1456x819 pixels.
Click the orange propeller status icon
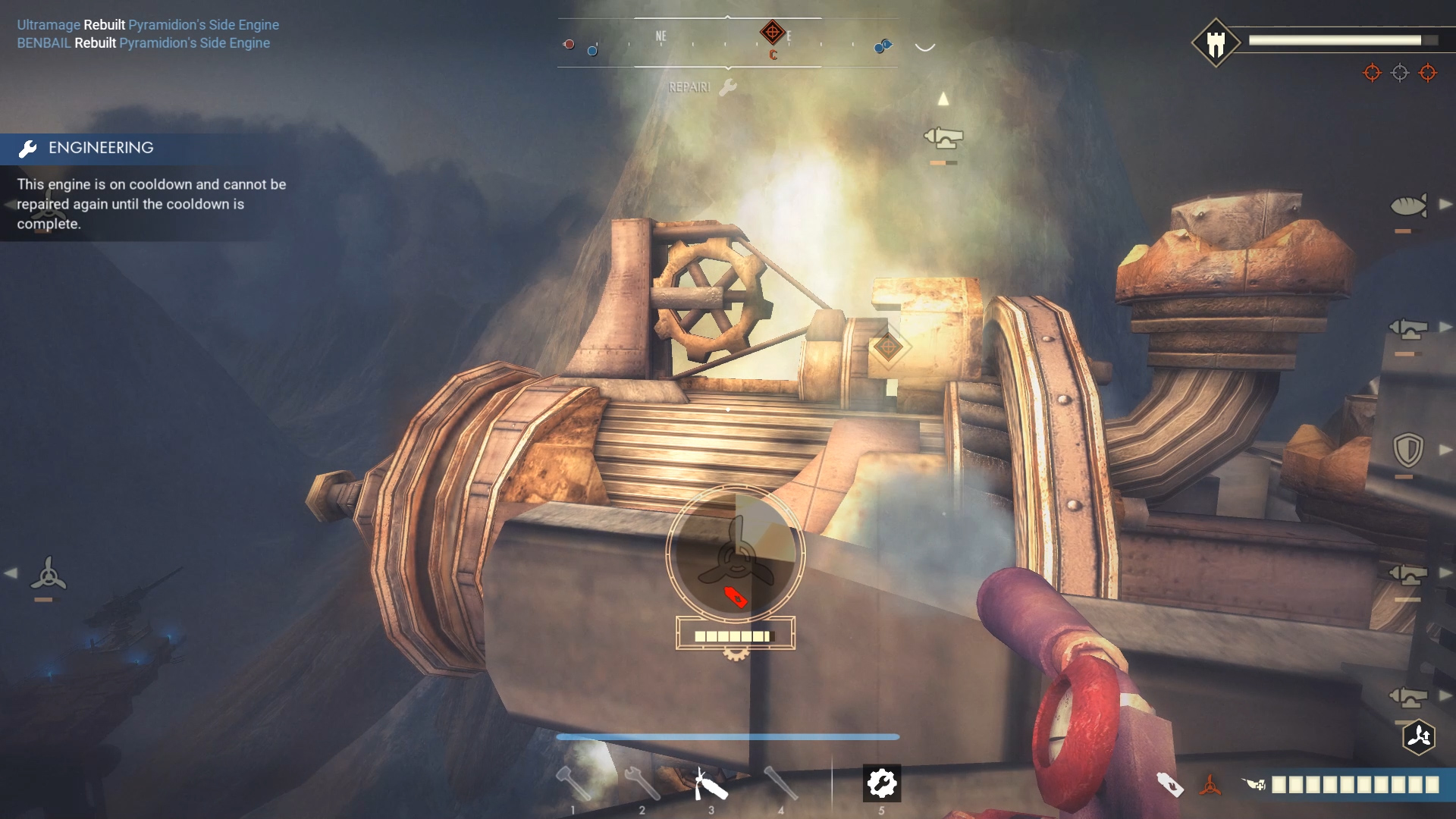tap(1210, 785)
